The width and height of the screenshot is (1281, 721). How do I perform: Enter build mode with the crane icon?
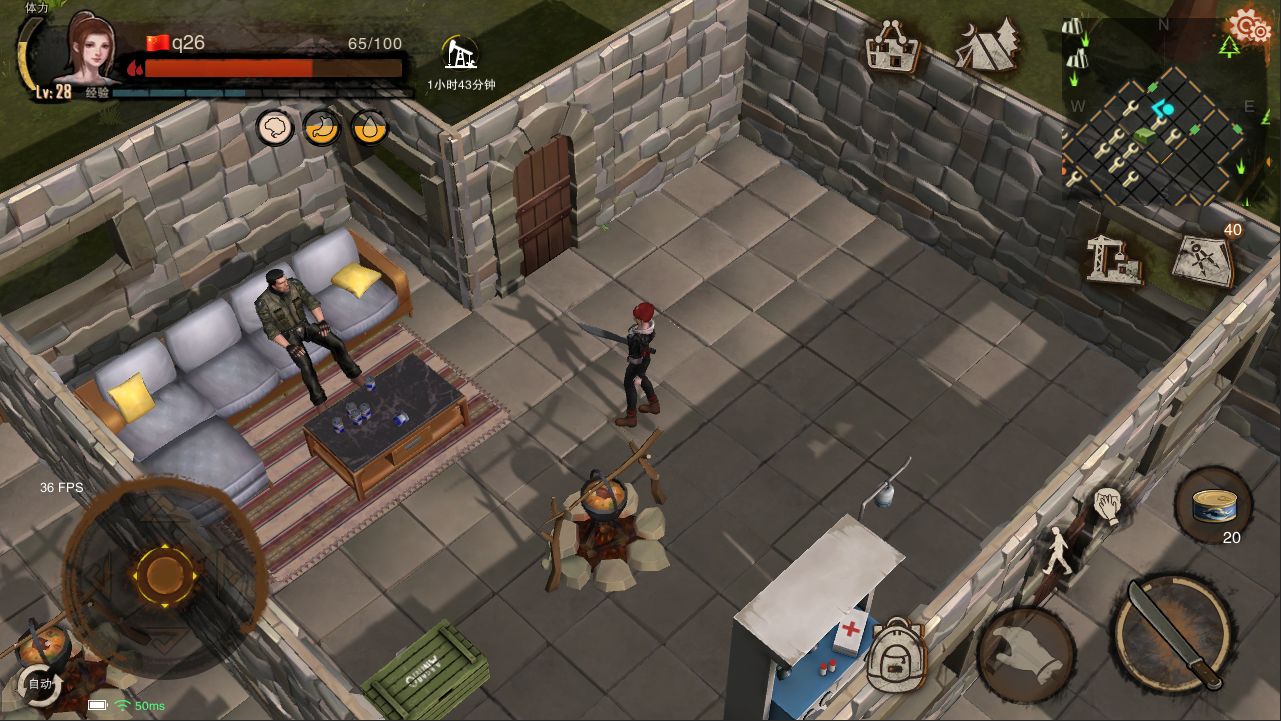pyautogui.click(x=1114, y=259)
